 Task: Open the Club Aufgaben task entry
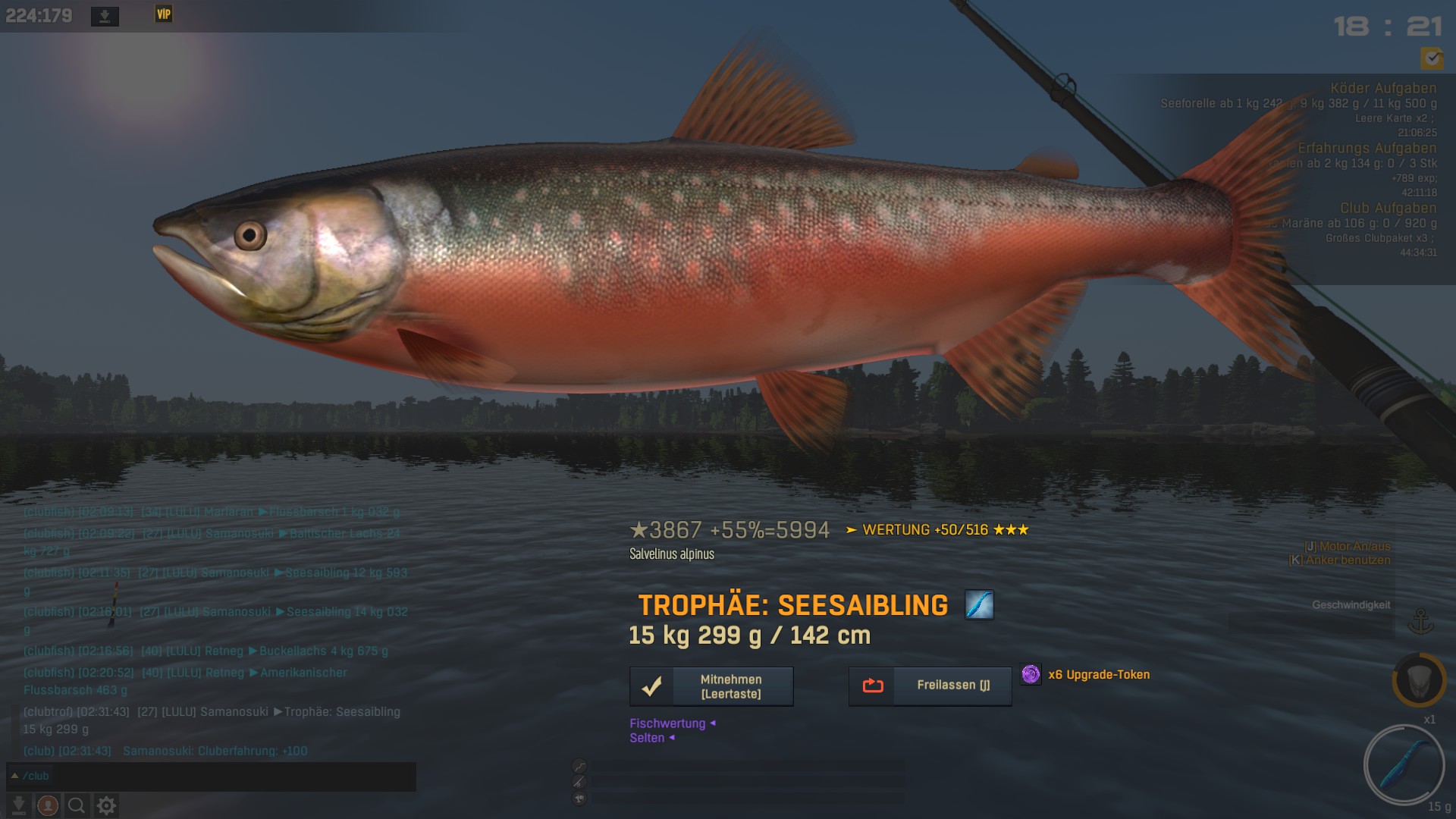pyautogui.click(x=1387, y=209)
